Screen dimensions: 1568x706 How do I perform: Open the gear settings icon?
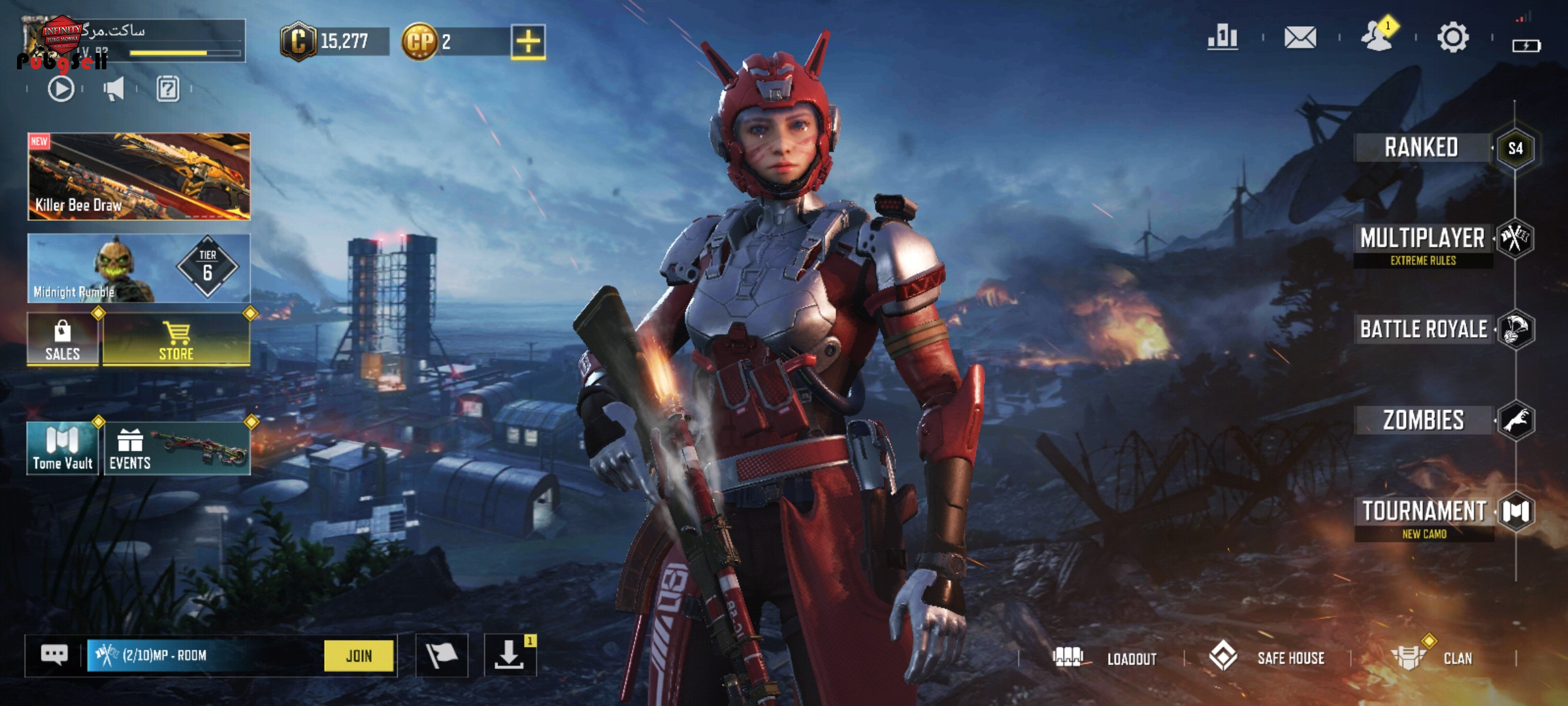click(1453, 37)
